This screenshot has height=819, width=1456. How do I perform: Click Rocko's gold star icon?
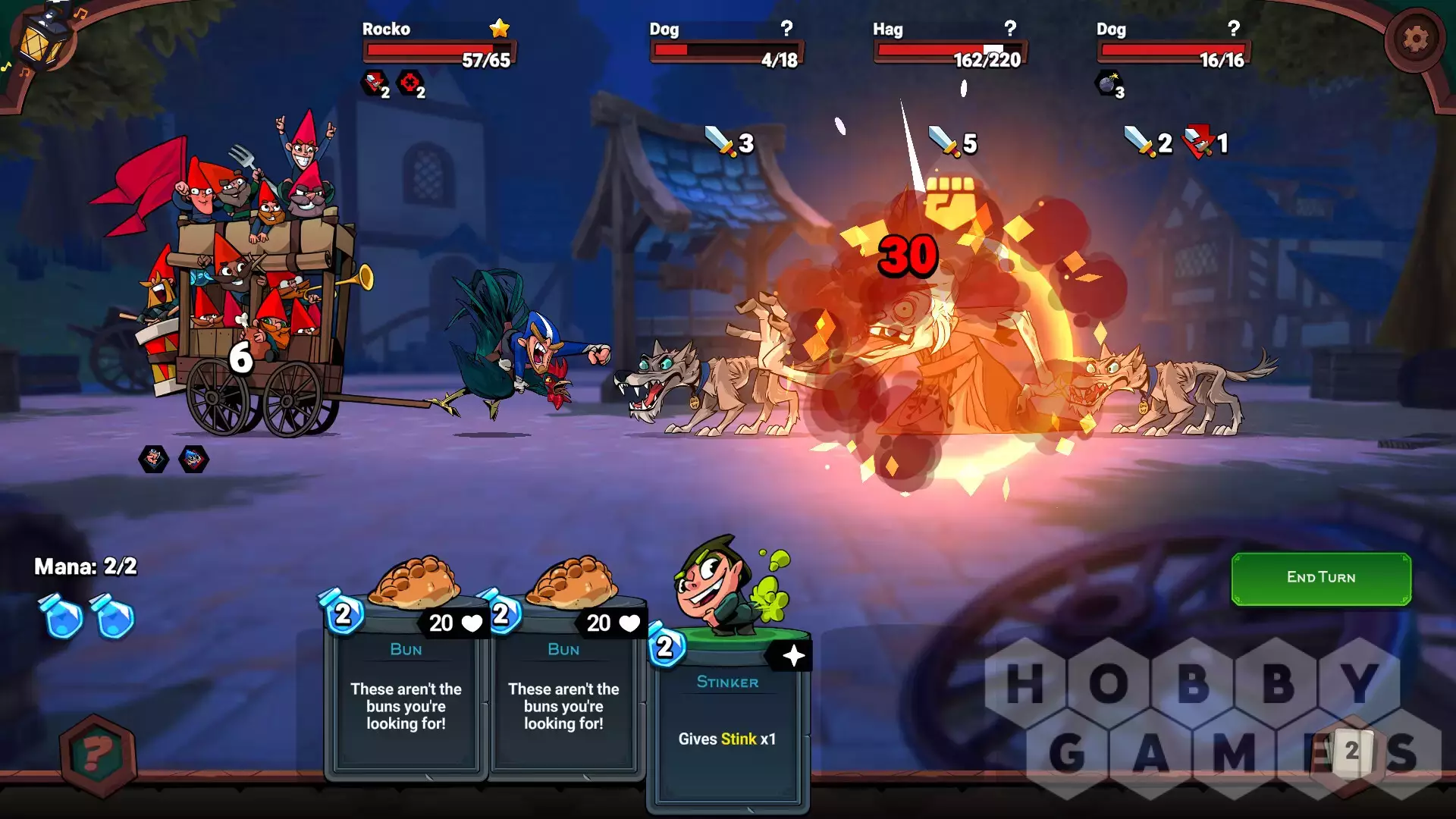[499, 29]
